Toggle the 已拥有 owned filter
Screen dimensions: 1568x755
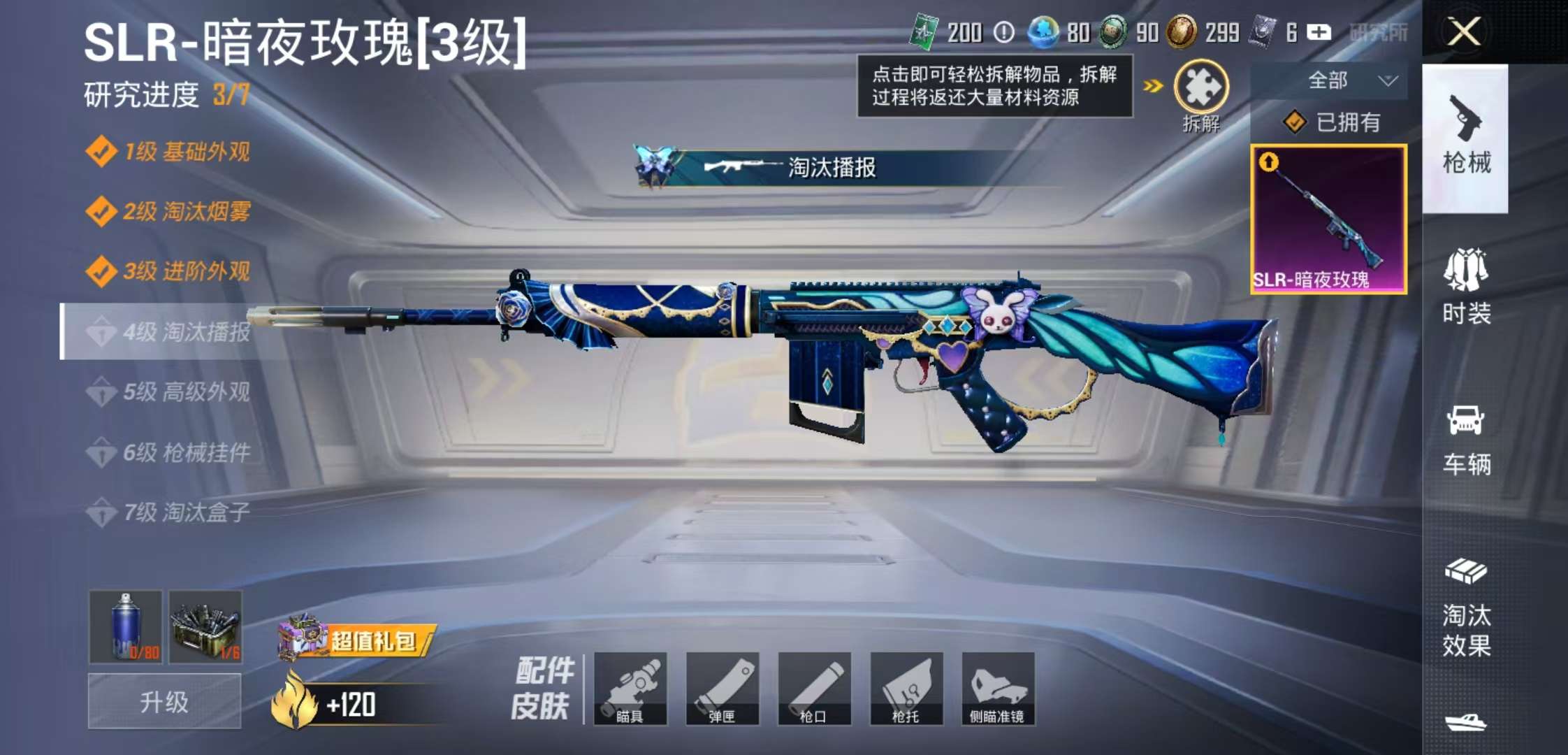tap(1333, 122)
